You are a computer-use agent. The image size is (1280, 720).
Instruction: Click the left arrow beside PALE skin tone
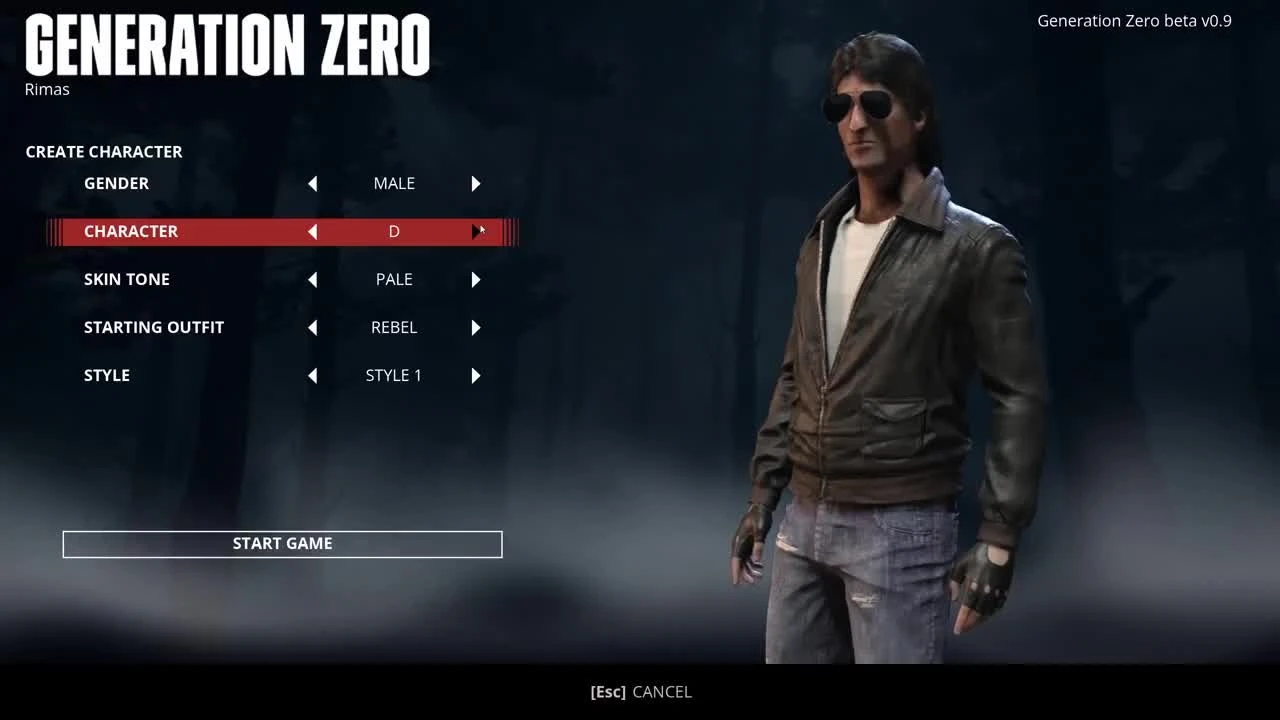pyautogui.click(x=313, y=279)
